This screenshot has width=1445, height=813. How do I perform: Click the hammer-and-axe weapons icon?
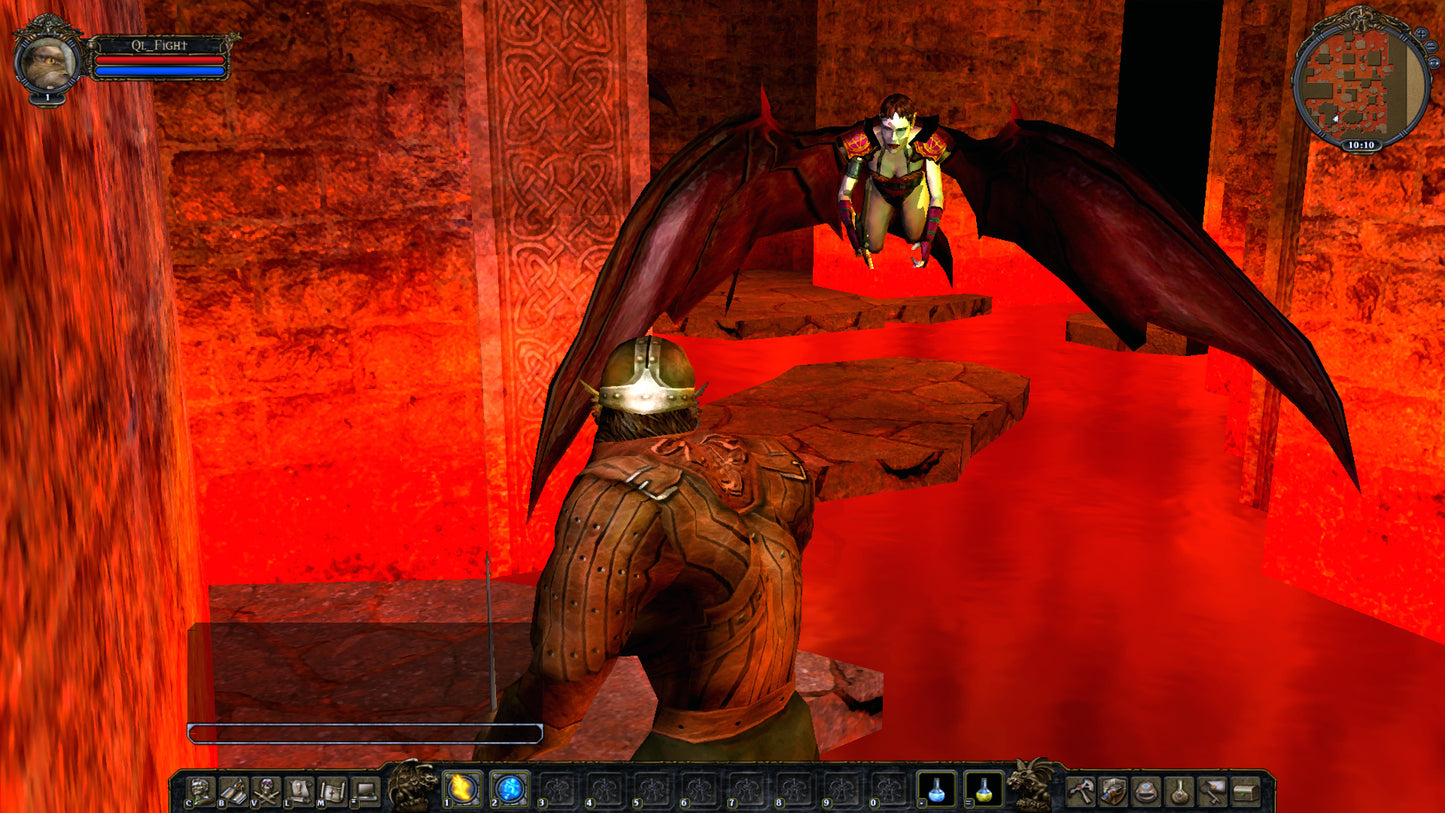tap(1081, 789)
